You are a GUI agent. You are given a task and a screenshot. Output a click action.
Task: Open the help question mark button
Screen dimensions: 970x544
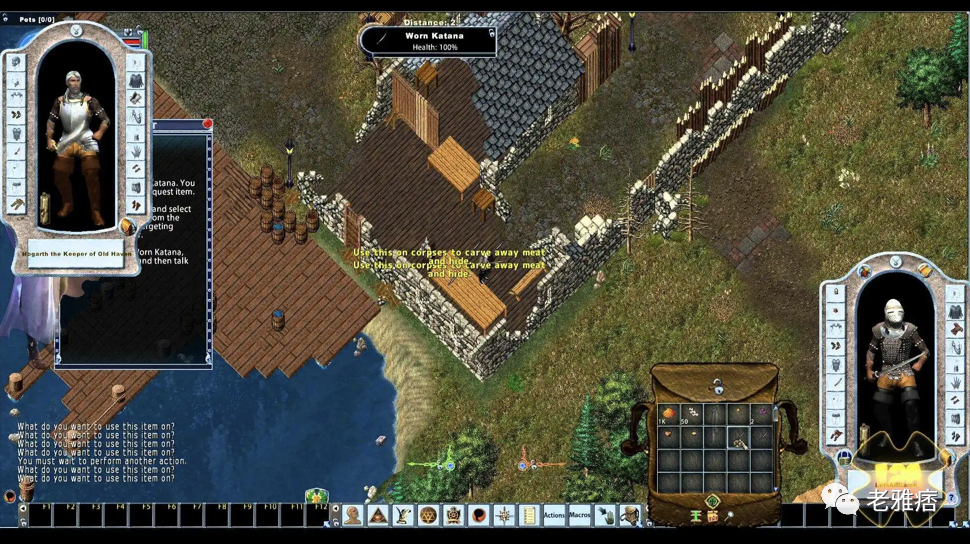[x=951, y=498]
